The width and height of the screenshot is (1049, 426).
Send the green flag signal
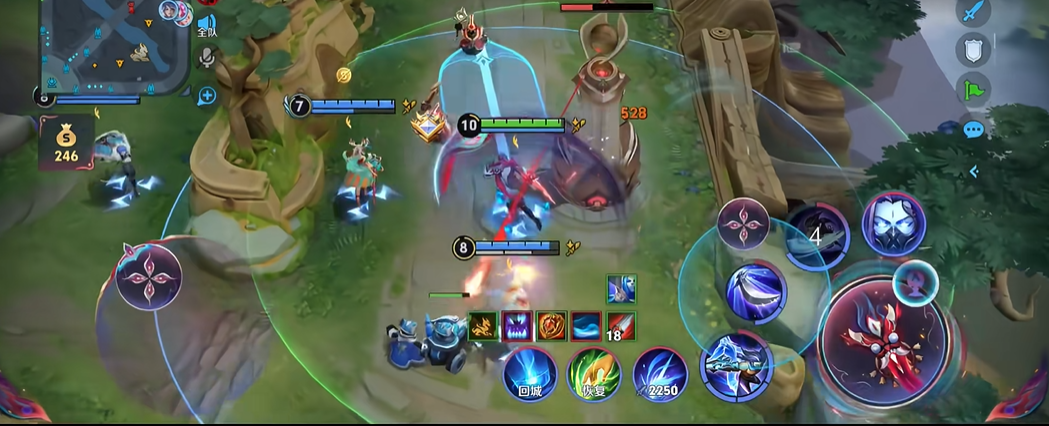(x=973, y=90)
